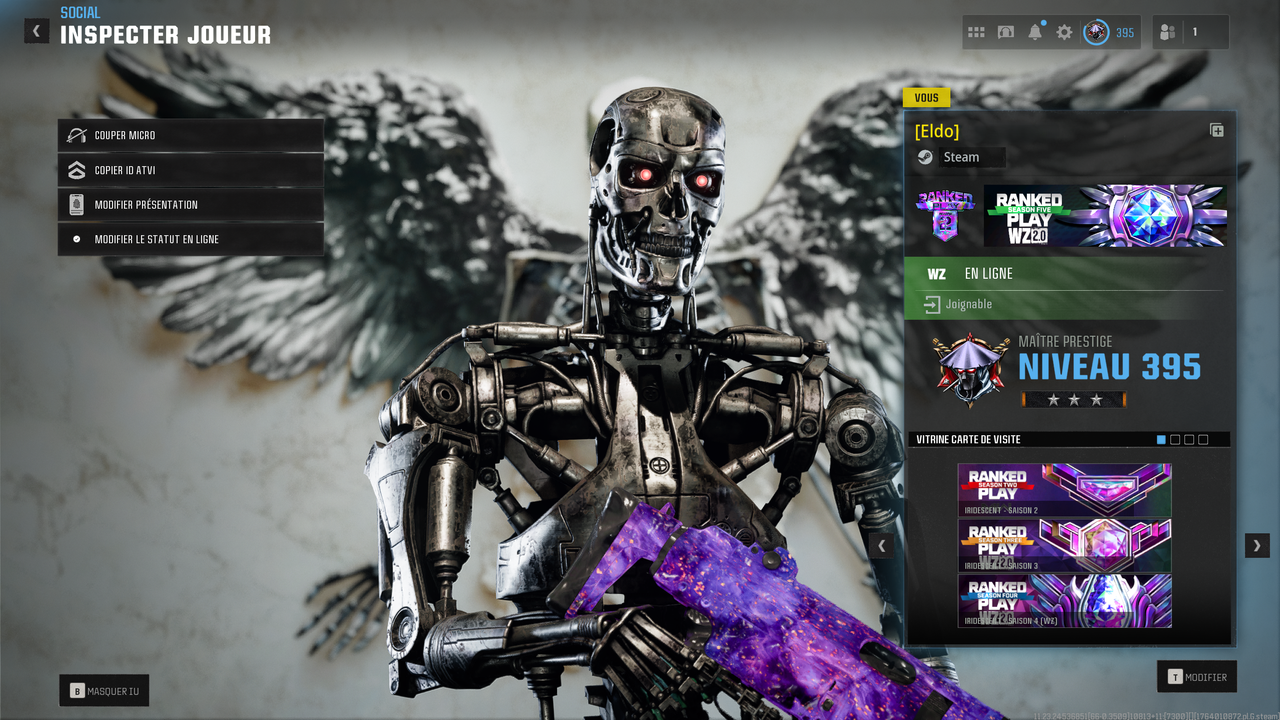
Task: Click the Modifier button
Action: click(1196, 677)
